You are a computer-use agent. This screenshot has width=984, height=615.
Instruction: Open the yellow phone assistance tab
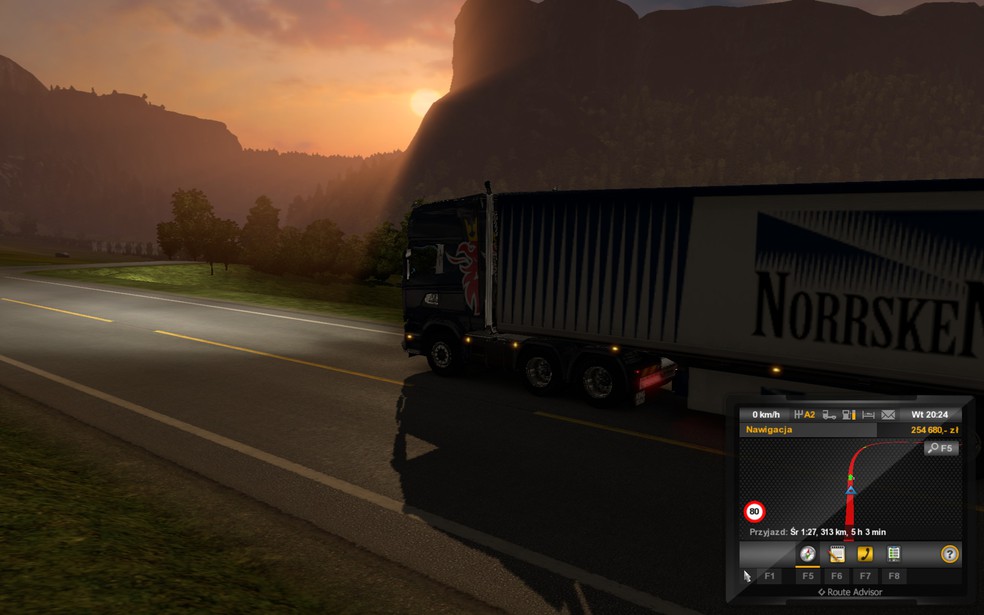coord(865,554)
